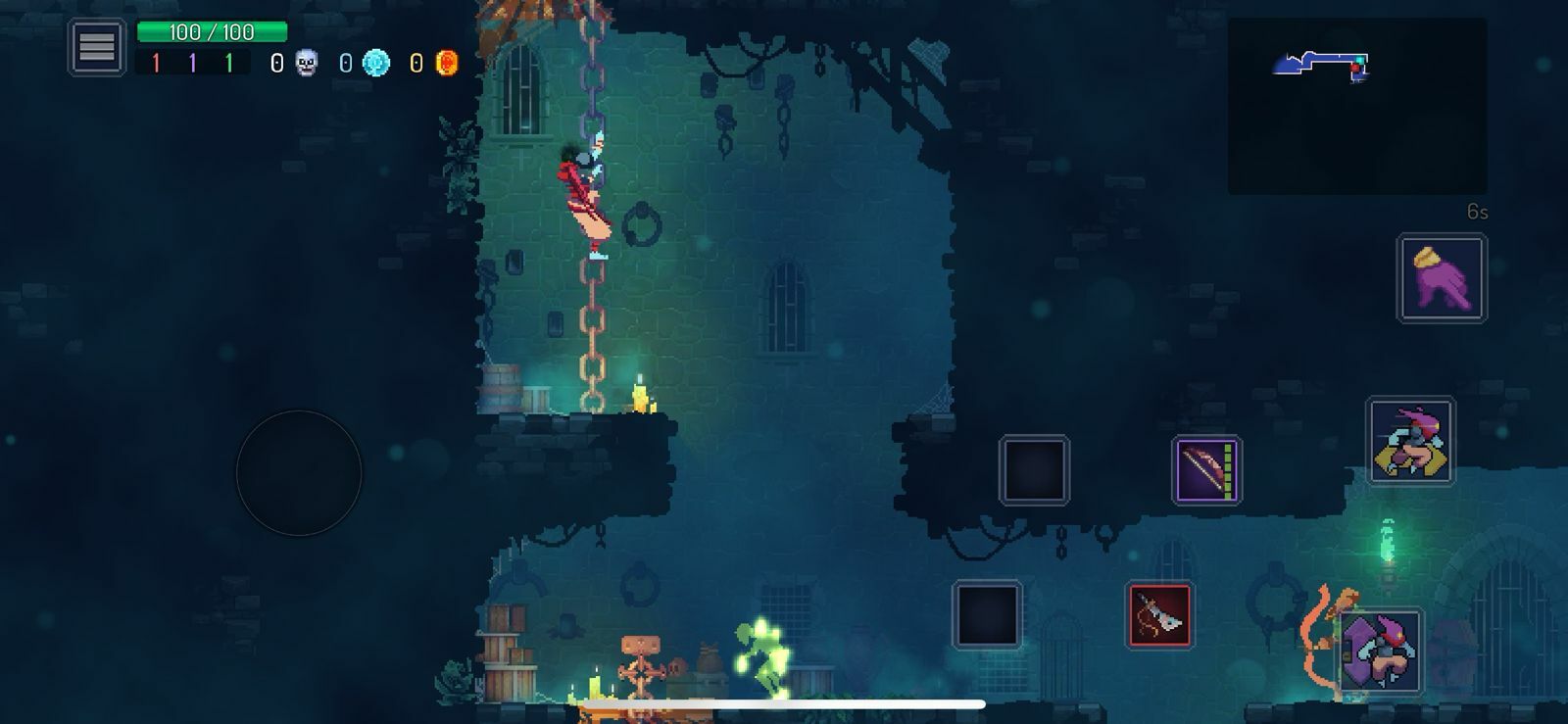Tap the 6s cooldown timer label
1568x724 pixels.
coord(1476,209)
